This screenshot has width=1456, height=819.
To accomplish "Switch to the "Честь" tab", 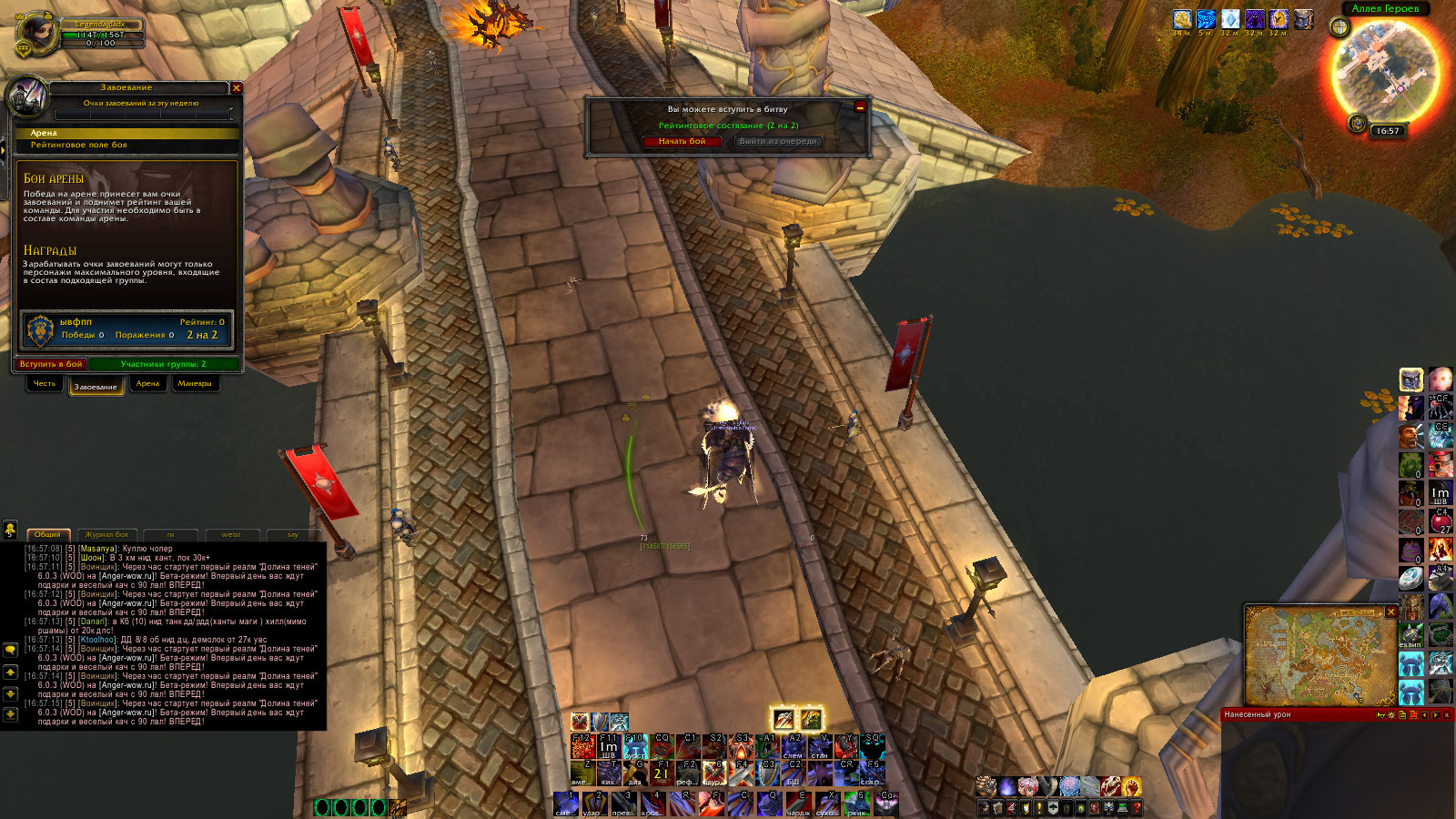I will pos(45,384).
